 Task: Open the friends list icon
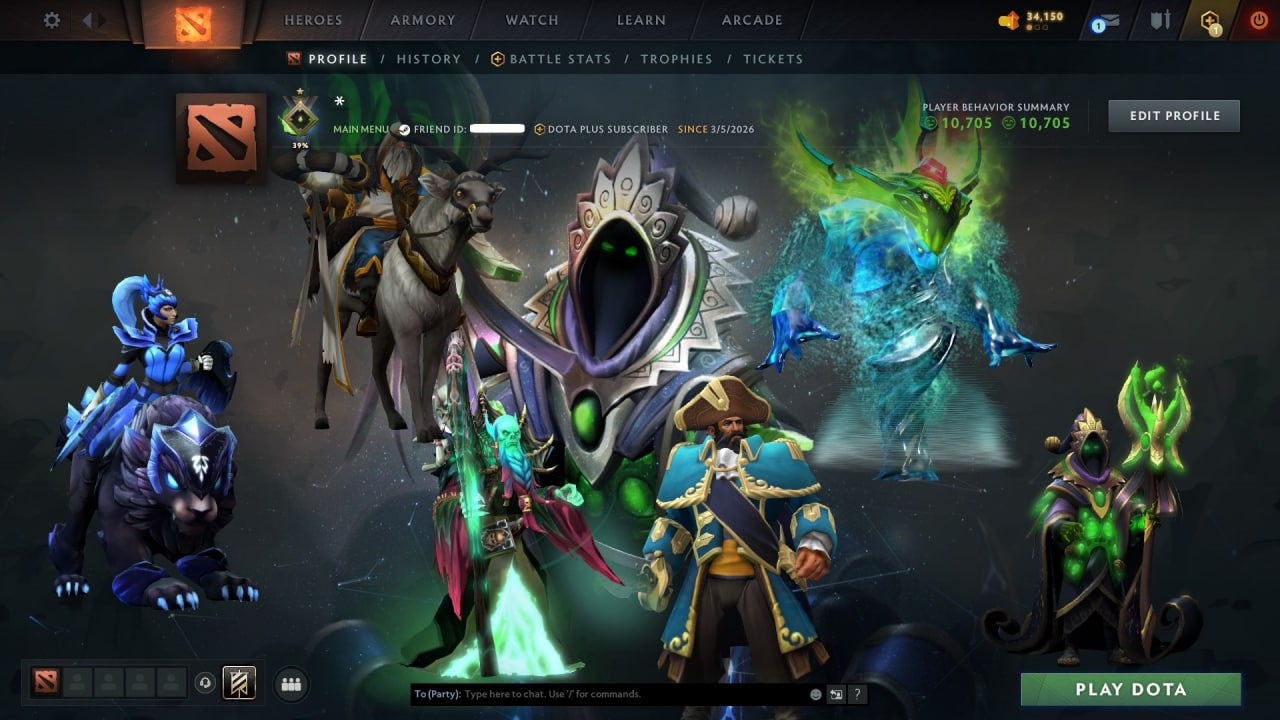(290, 683)
